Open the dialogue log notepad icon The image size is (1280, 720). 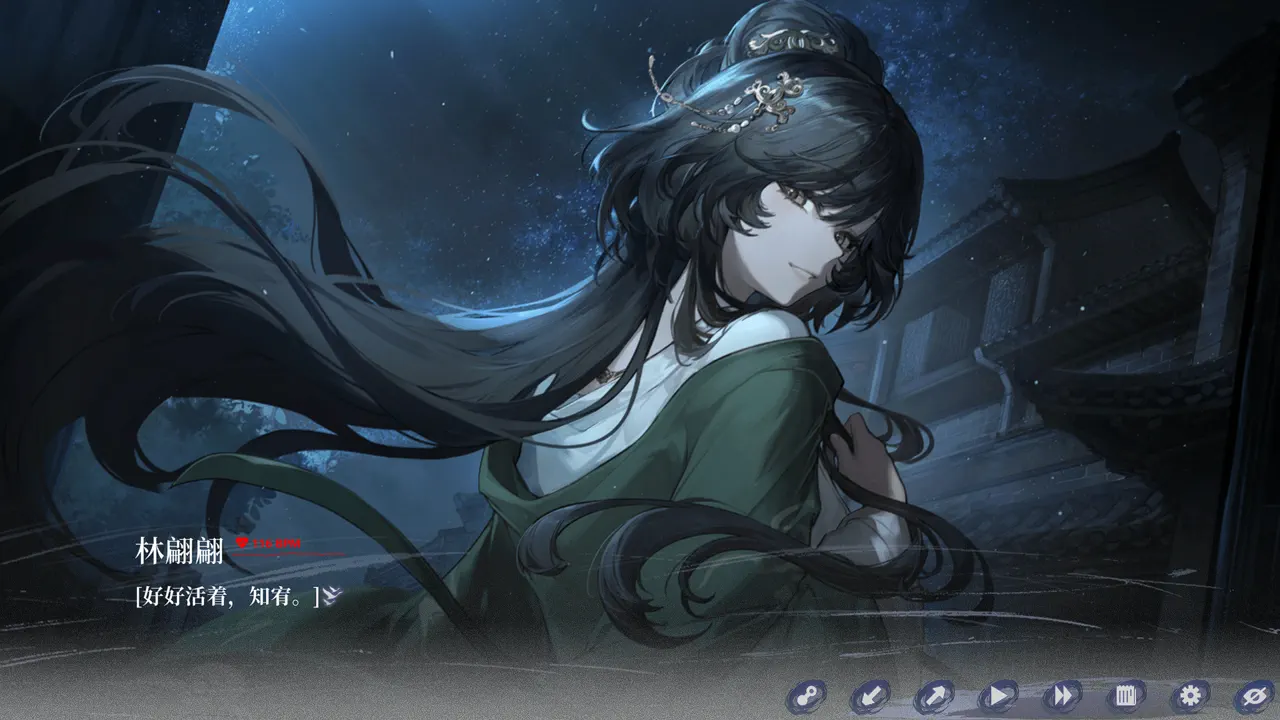click(x=1125, y=696)
